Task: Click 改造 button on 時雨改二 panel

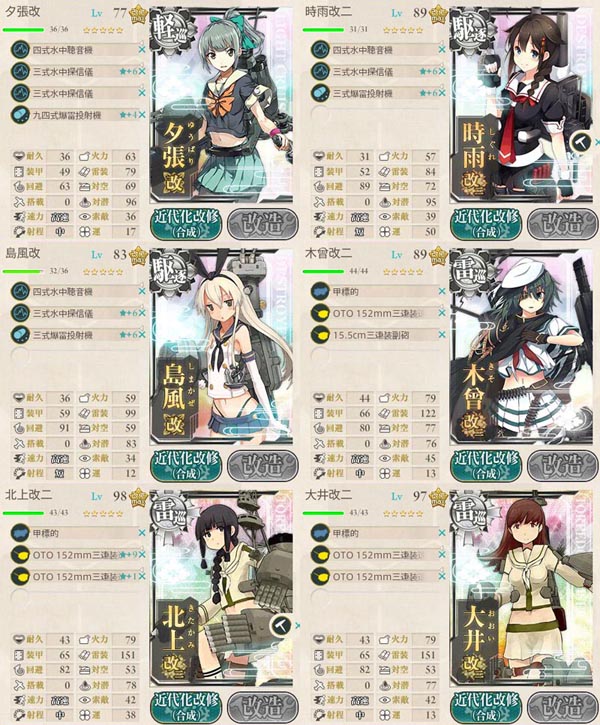Action: pyautogui.click(x=561, y=222)
